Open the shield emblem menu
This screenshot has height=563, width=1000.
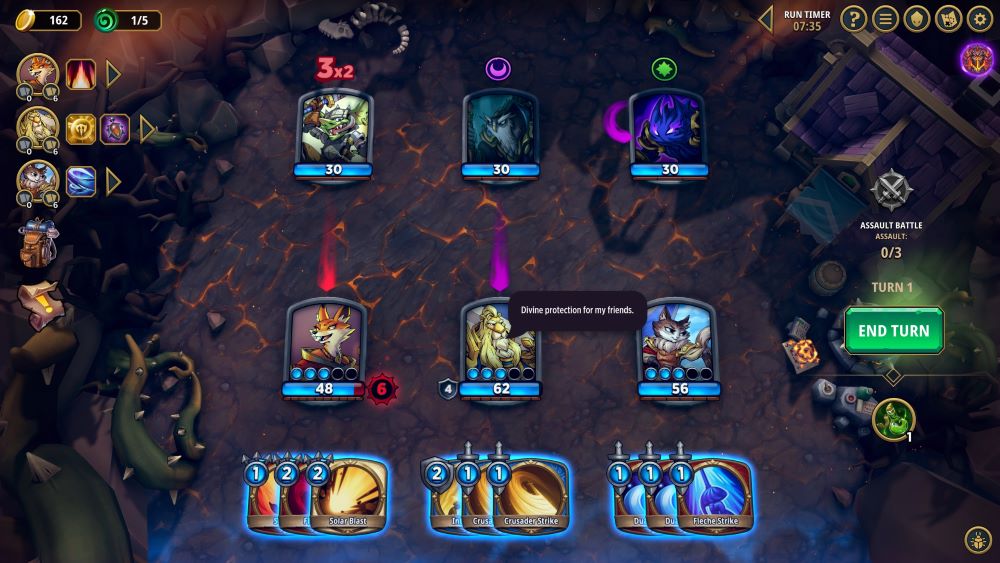click(916, 18)
